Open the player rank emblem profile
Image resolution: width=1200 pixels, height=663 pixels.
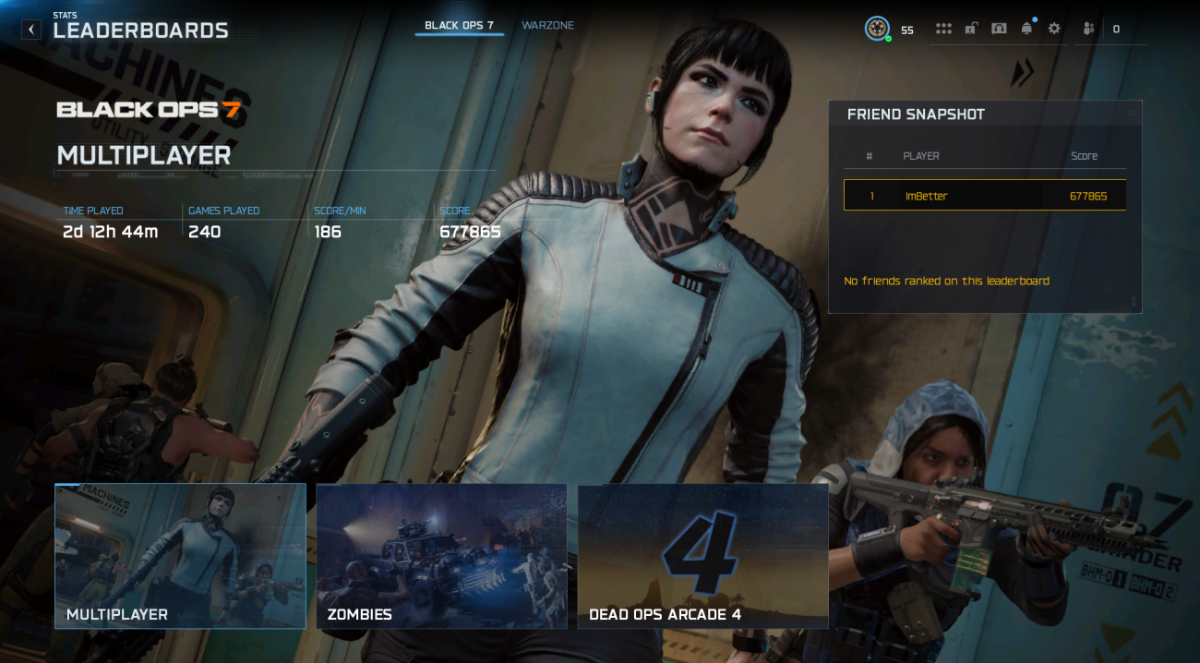pyautogui.click(x=877, y=29)
